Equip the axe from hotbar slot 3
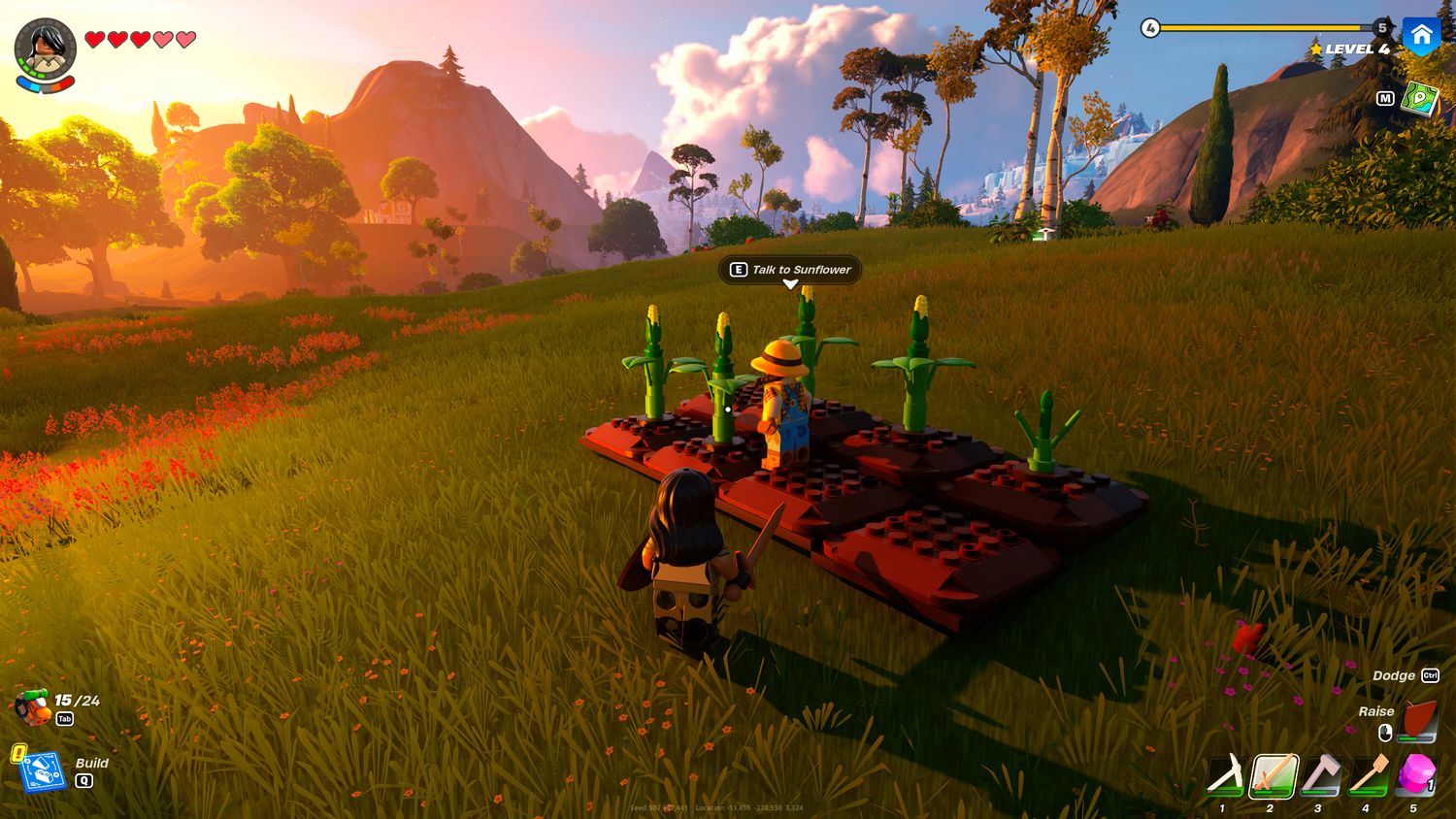 (x=1319, y=776)
